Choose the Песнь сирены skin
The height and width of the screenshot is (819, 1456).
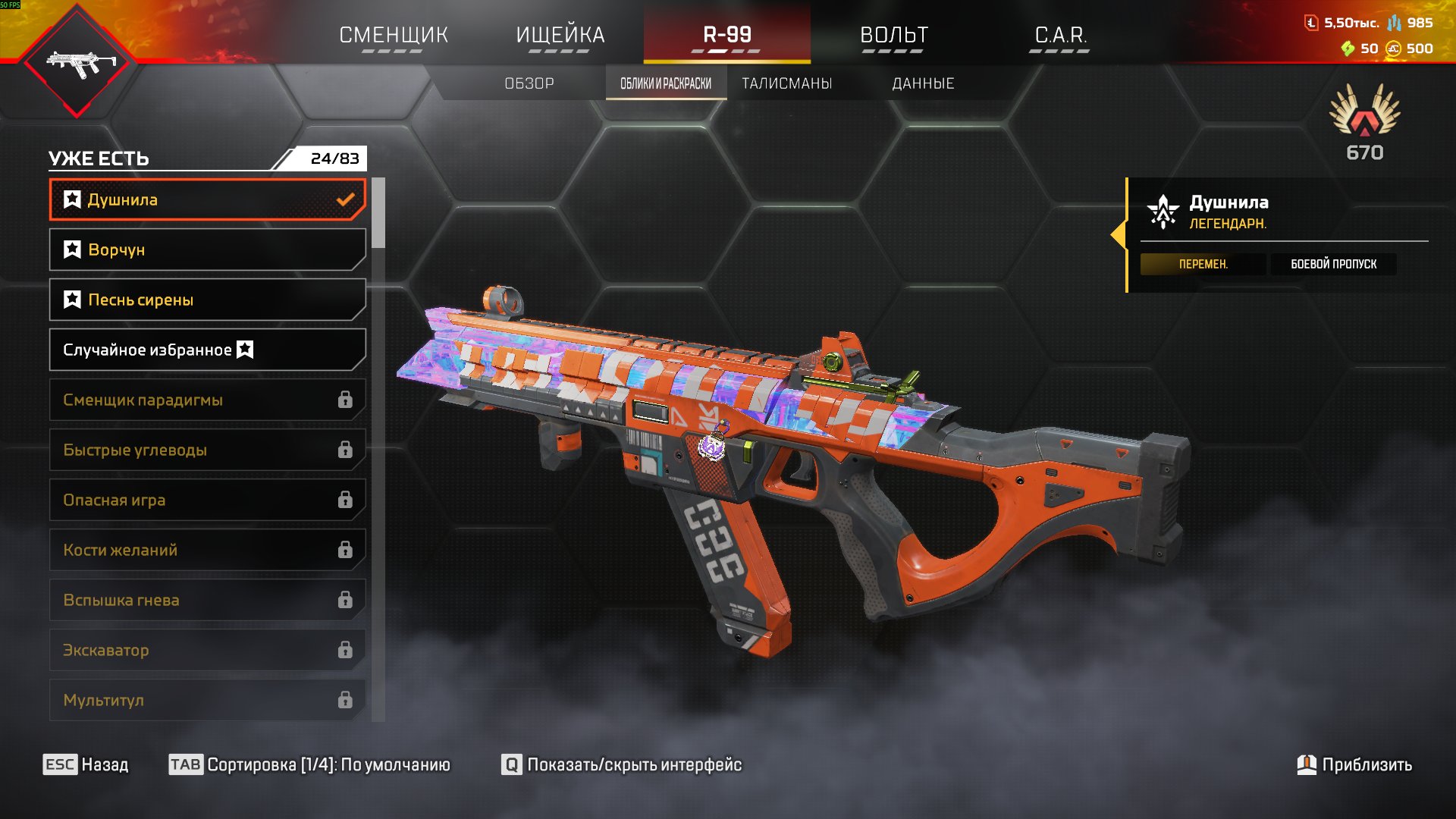click(x=207, y=300)
